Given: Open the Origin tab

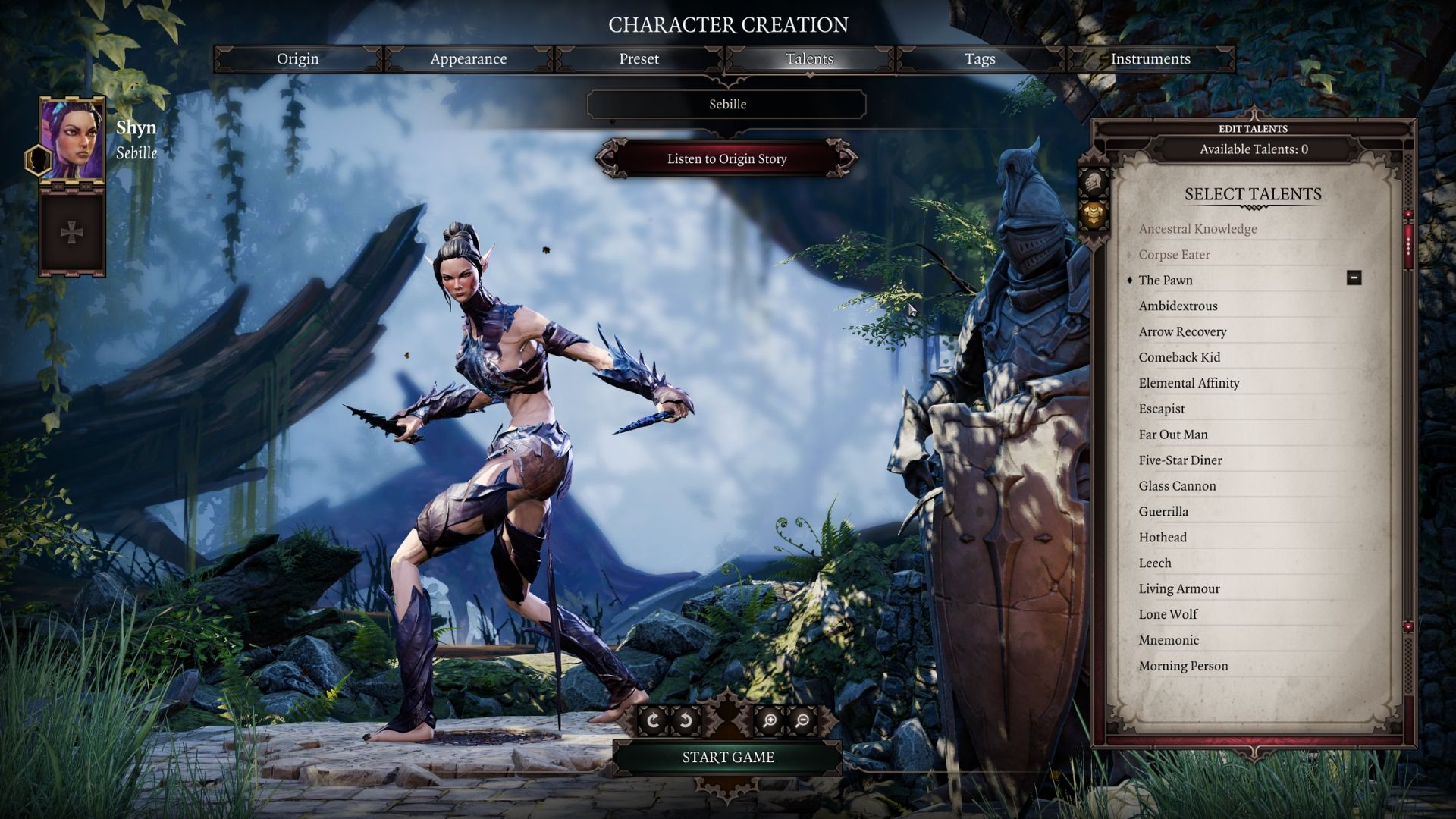Looking at the screenshot, I should (x=297, y=58).
